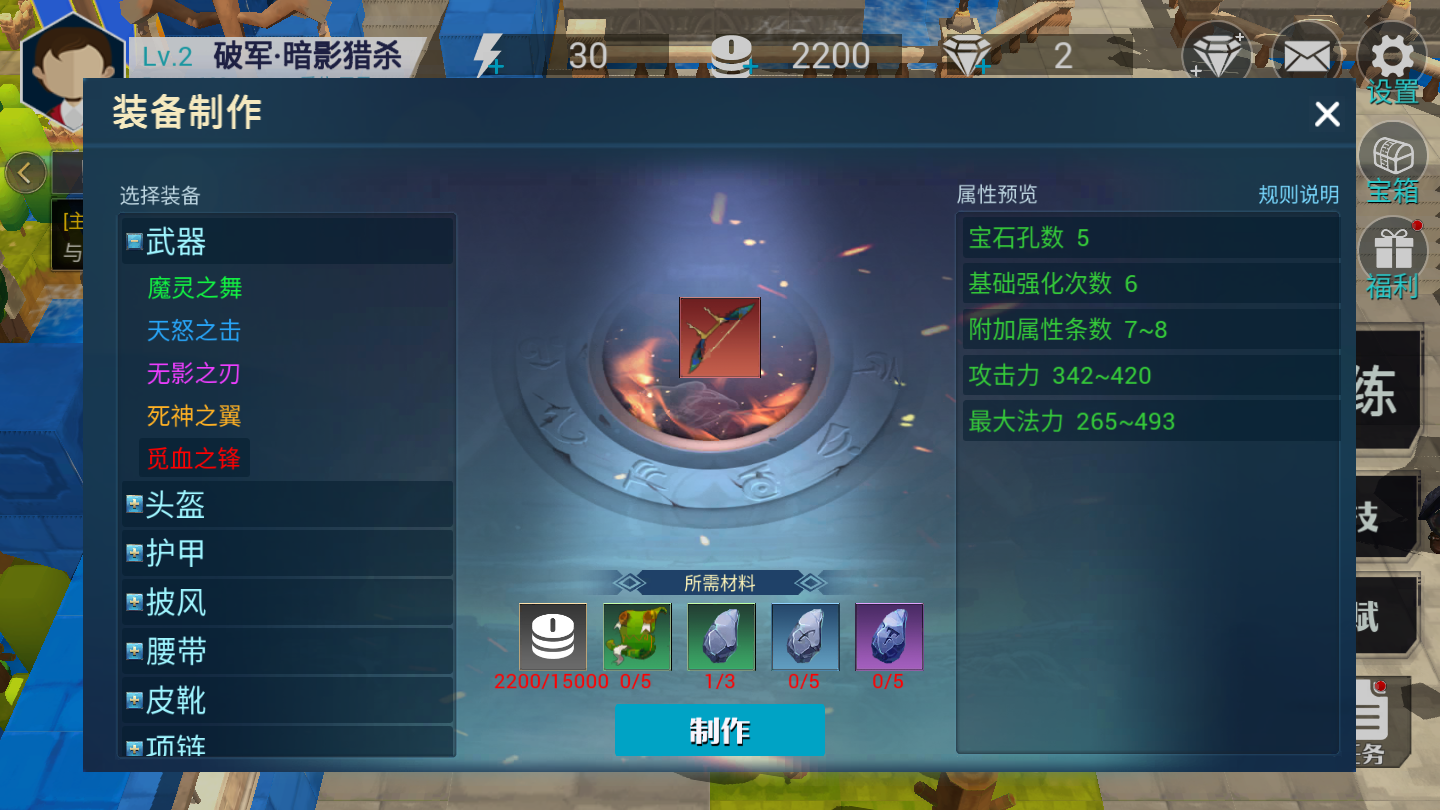This screenshot has width=1440, height=810.
Task: Click the gold coin material requirement icon
Action: [x=552, y=637]
